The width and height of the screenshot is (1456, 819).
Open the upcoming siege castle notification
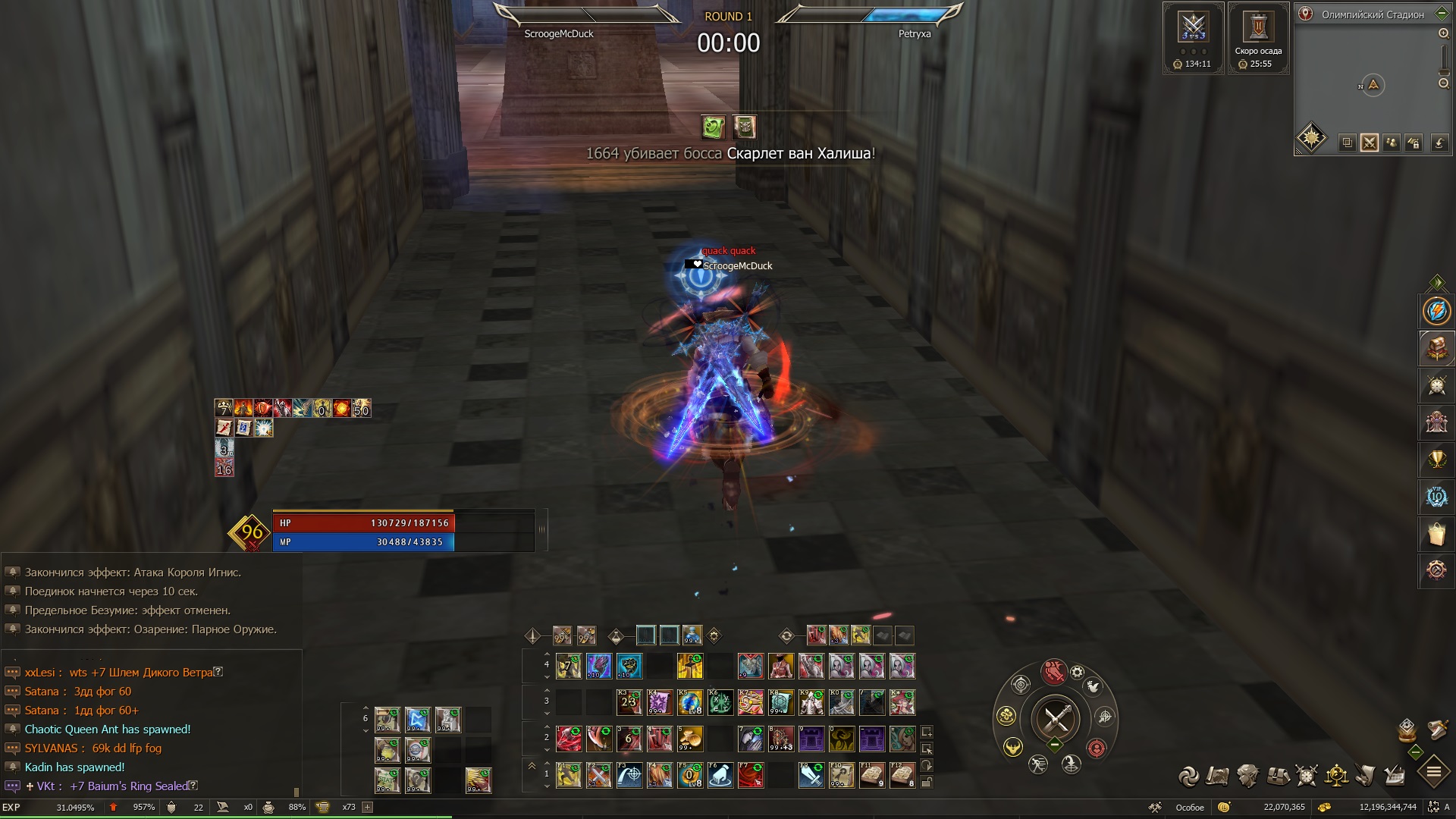1258,29
